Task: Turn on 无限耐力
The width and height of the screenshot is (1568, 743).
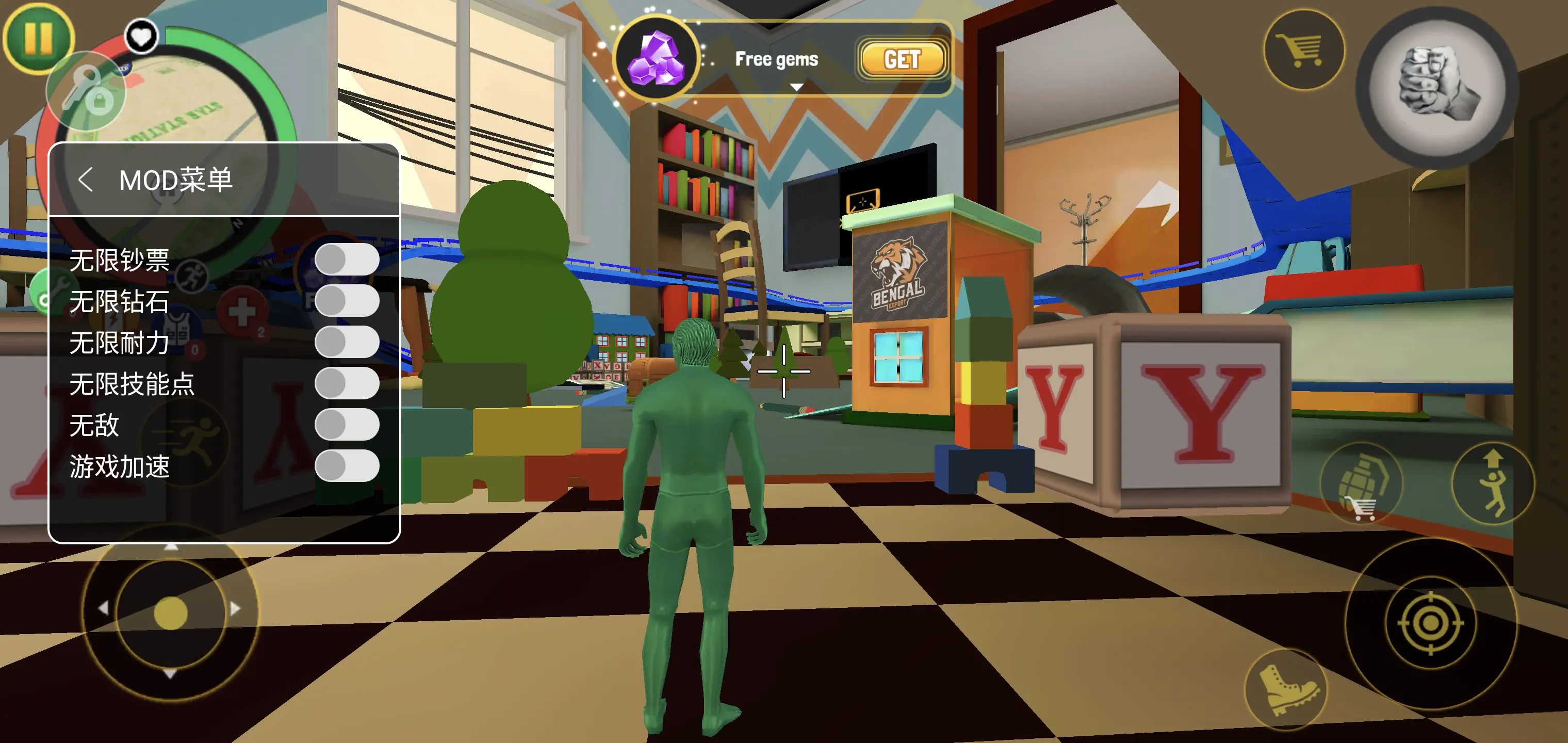Action: click(346, 342)
